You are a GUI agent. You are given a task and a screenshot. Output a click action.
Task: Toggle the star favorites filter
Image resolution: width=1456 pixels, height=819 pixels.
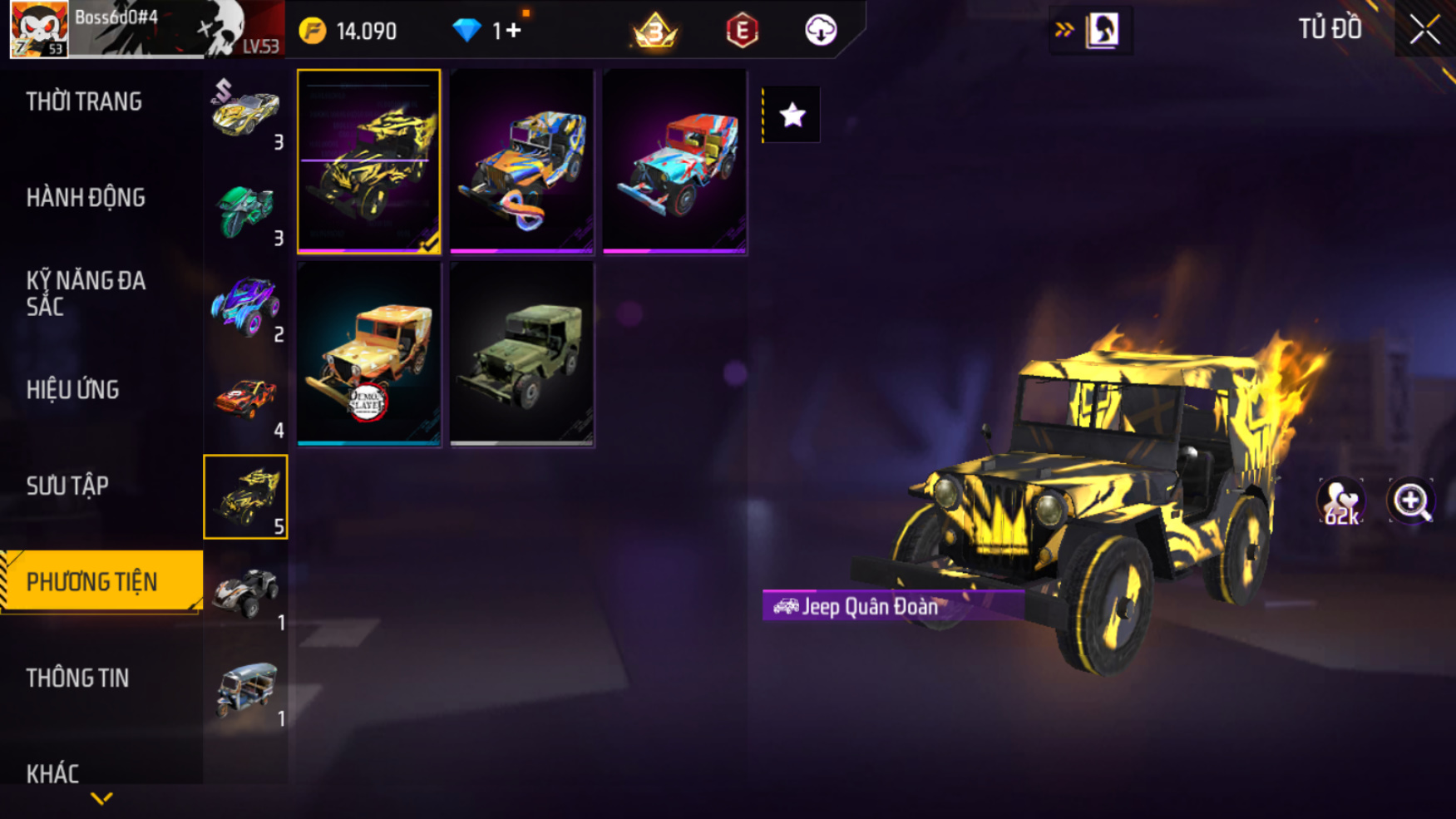tap(792, 115)
